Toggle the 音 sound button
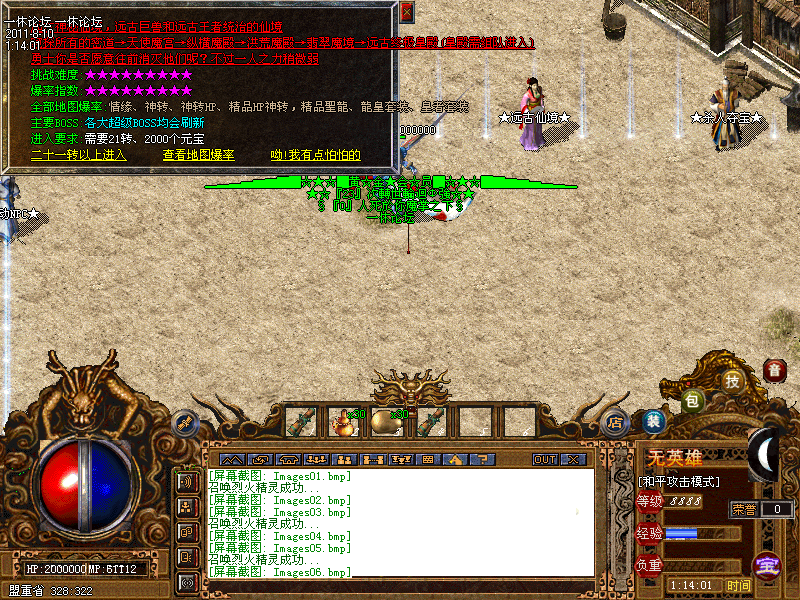 coord(774,370)
